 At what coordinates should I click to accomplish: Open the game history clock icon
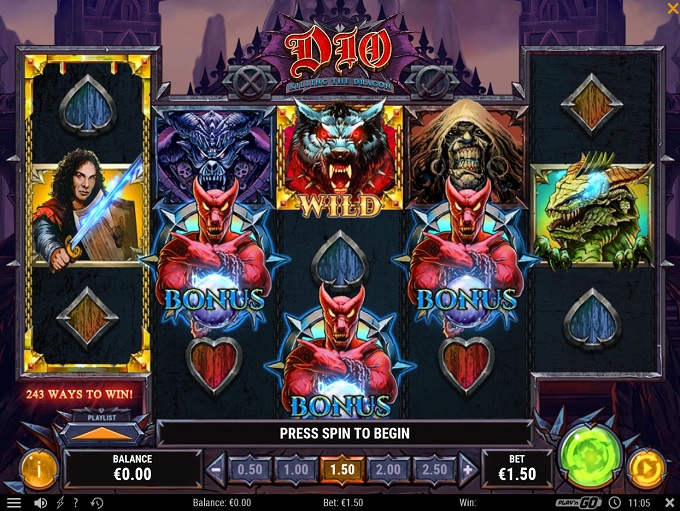pos(97,503)
